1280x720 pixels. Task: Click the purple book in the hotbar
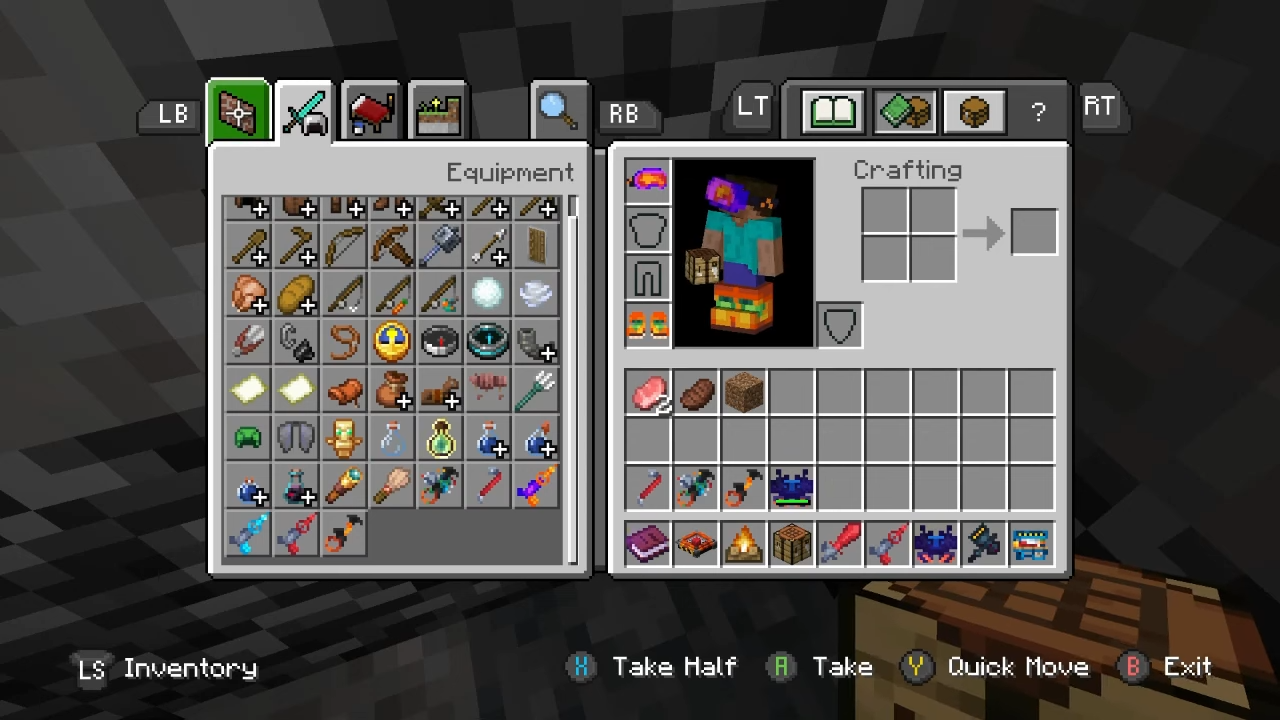point(648,545)
